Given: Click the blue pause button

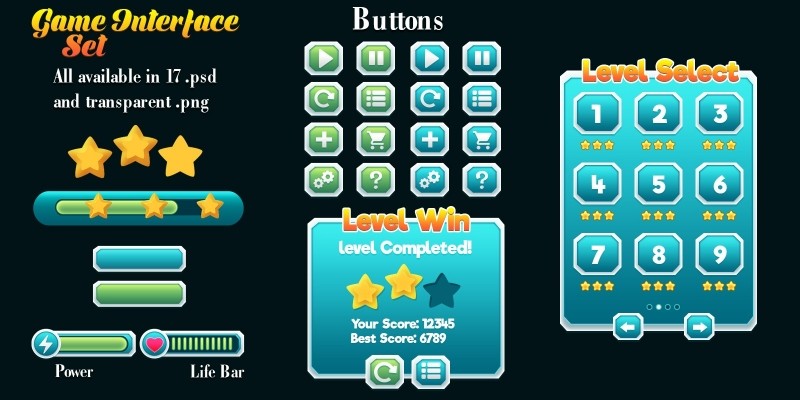Looking at the screenshot, I should click(x=482, y=58).
